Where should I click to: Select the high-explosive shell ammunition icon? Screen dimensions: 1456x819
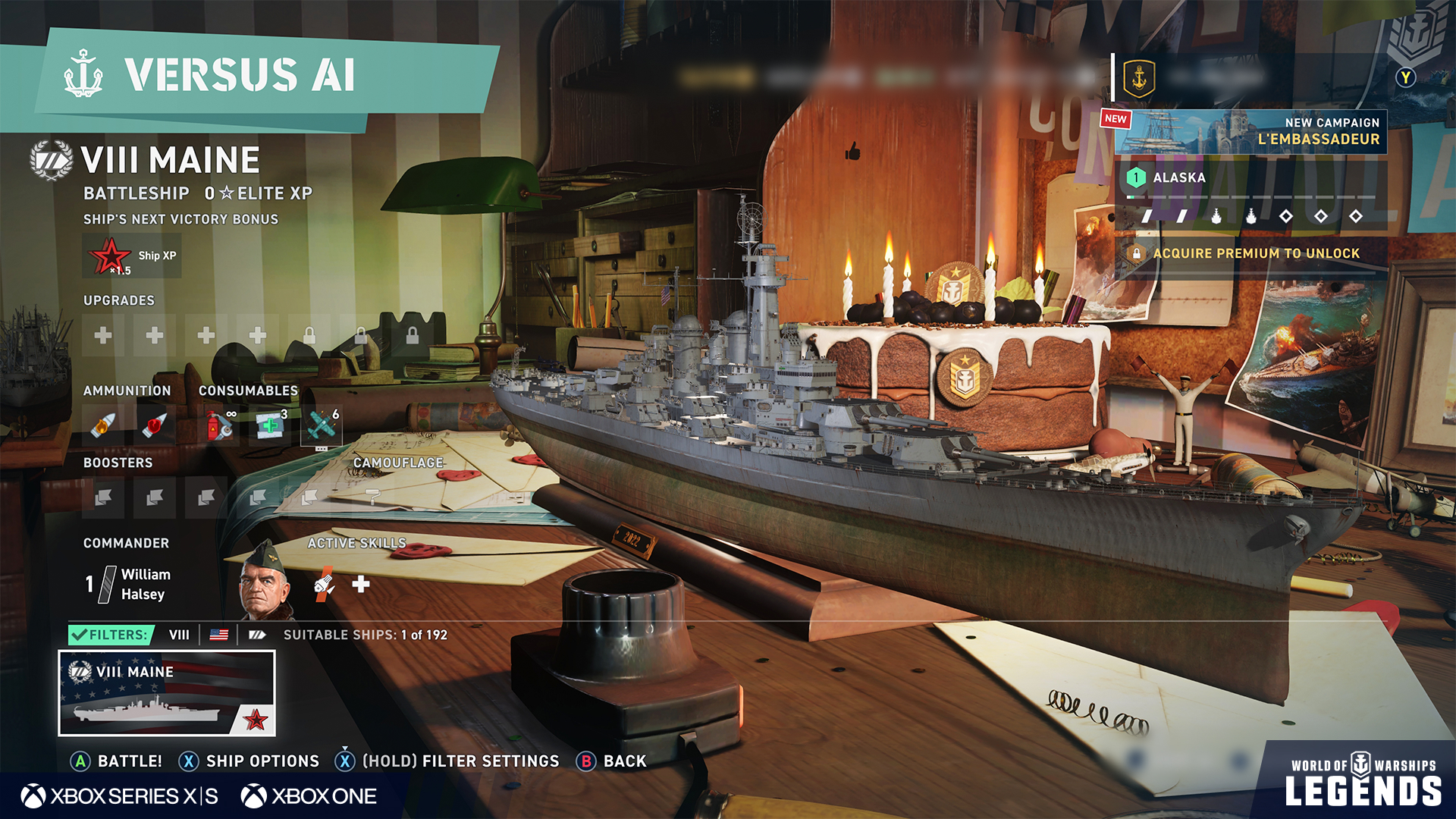click(x=104, y=426)
